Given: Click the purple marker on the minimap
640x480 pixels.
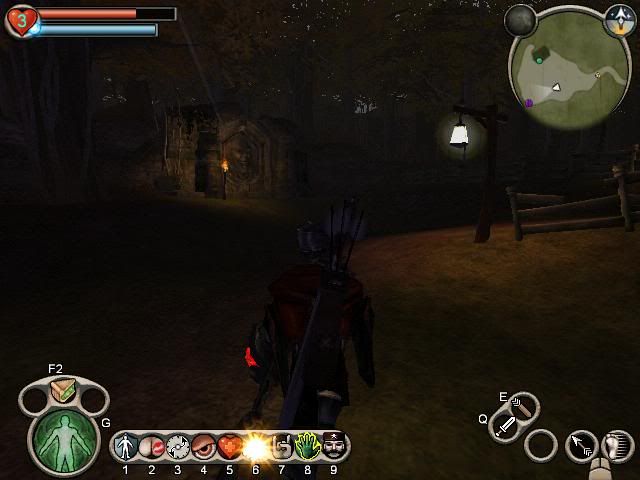Looking at the screenshot, I should click(528, 102).
